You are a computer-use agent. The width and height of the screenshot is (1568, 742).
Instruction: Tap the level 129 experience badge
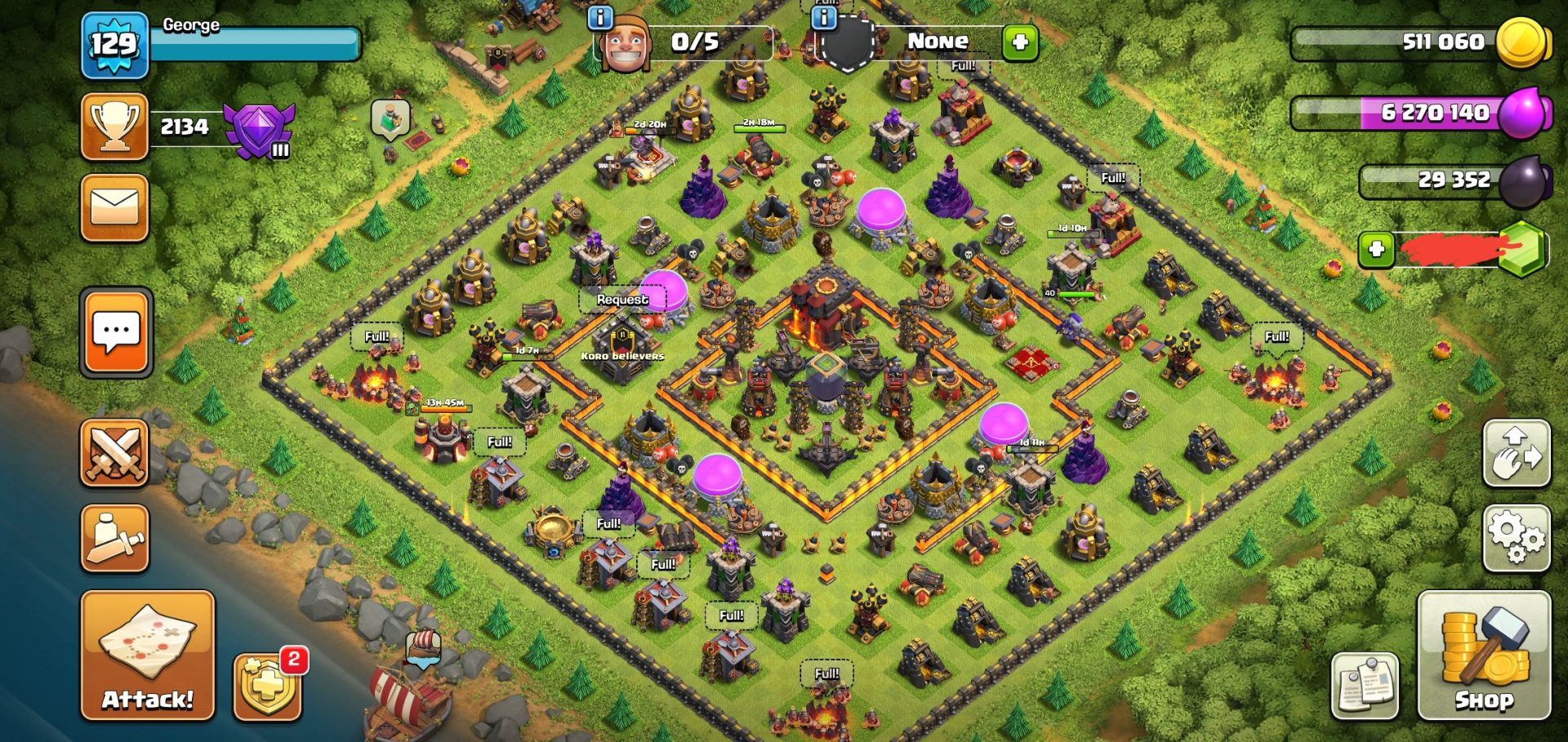coord(115,45)
